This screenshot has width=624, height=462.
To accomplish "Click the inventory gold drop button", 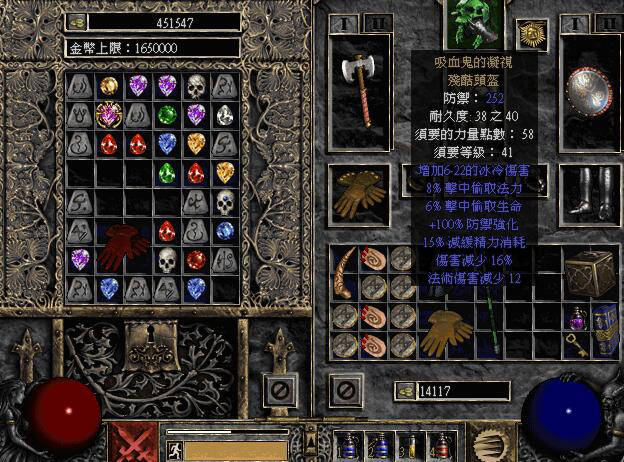I will pos(405,391).
